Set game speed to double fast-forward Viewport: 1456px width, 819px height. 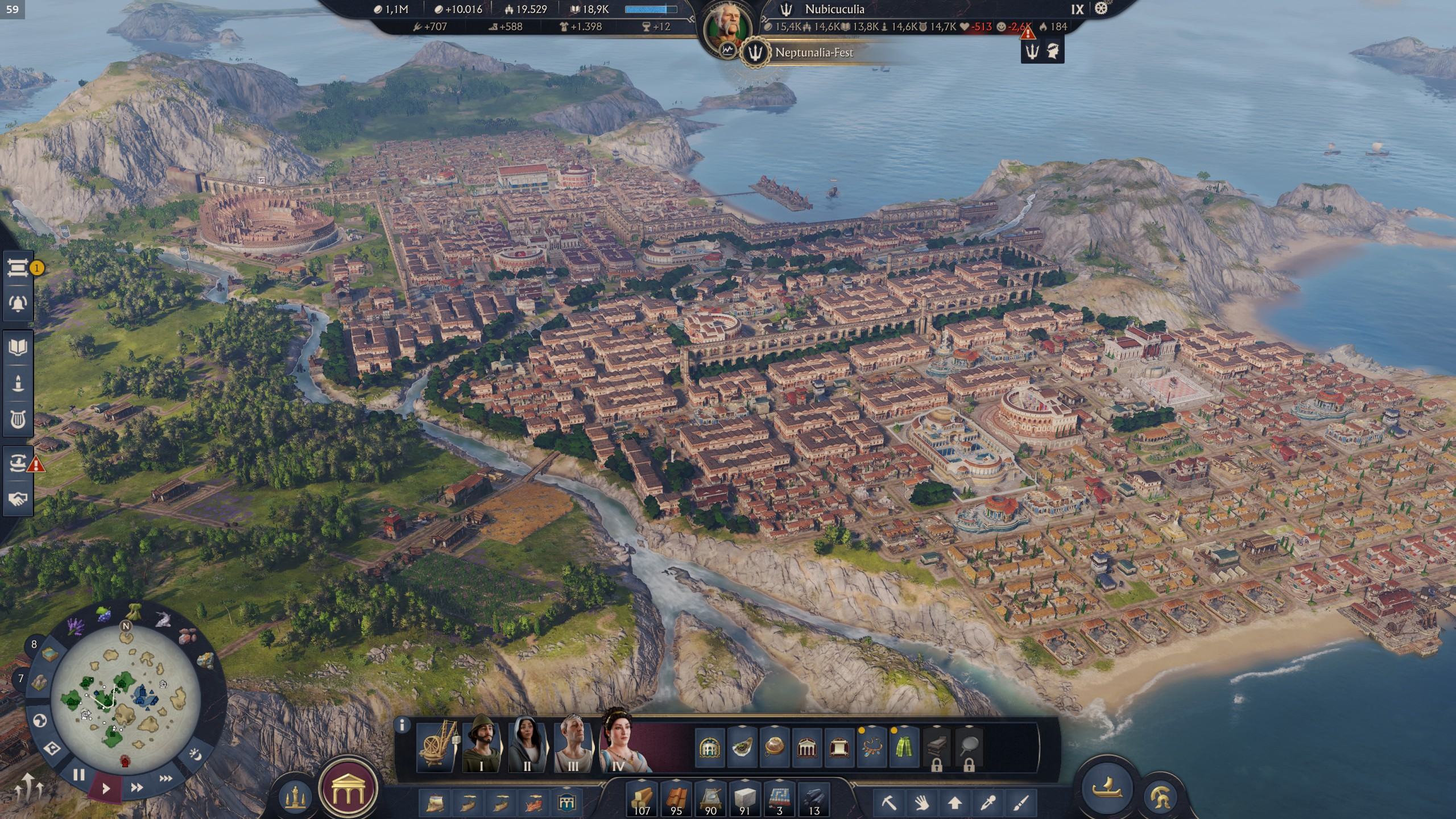click(x=136, y=787)
